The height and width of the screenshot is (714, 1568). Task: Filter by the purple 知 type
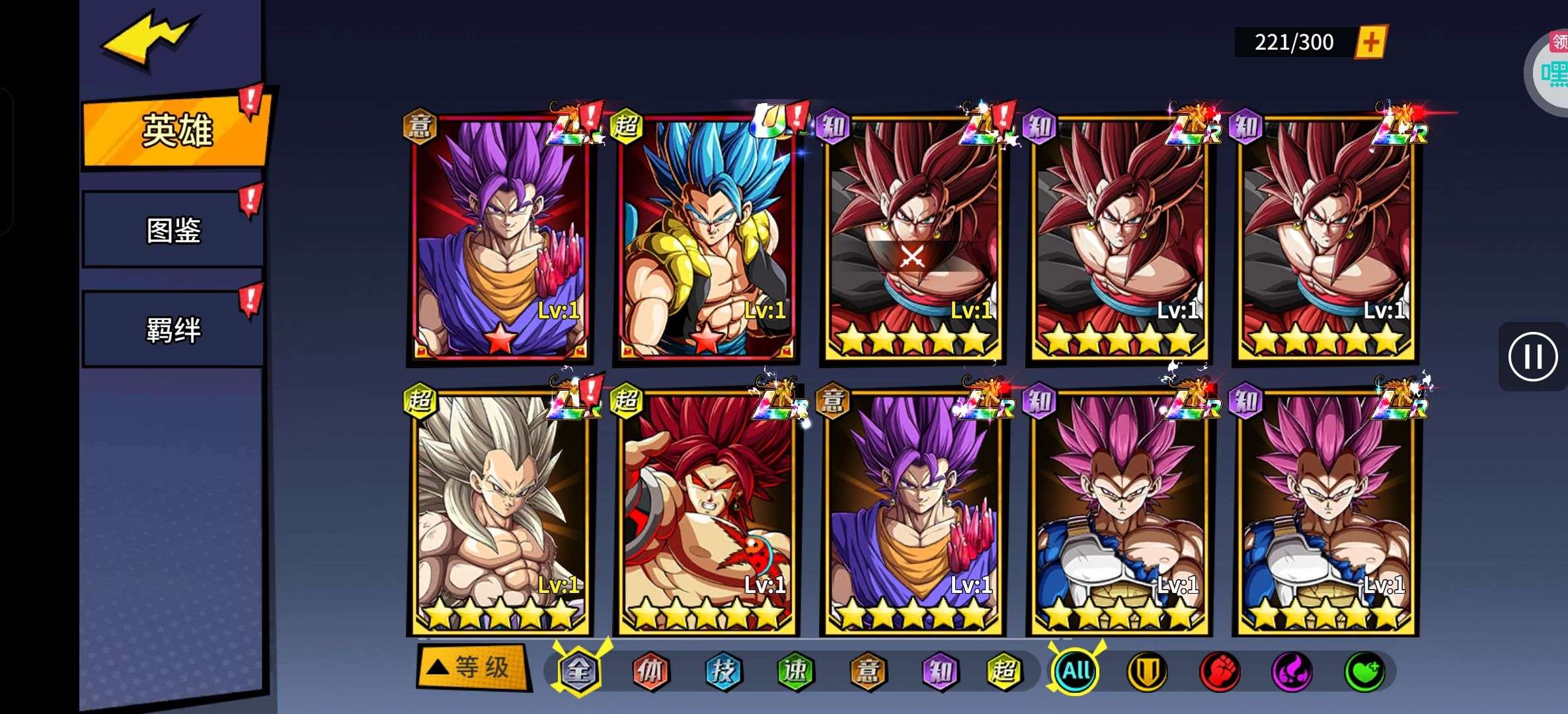939,671
